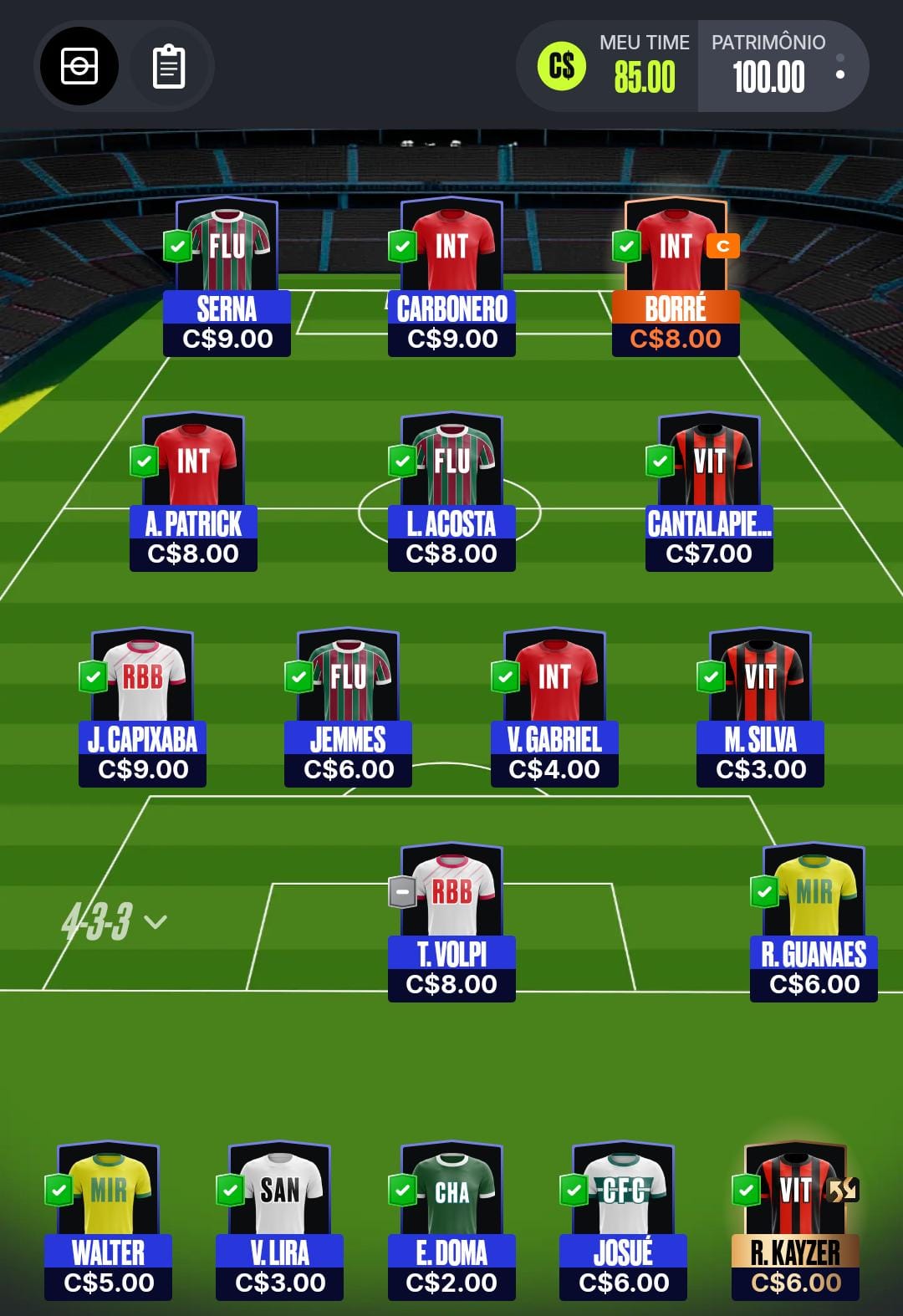Image resolution: width=903 pixels, height=1316 pixels.
Task: Select Cantalapiedra's Vitória card
Action: (x=709, y=493)
